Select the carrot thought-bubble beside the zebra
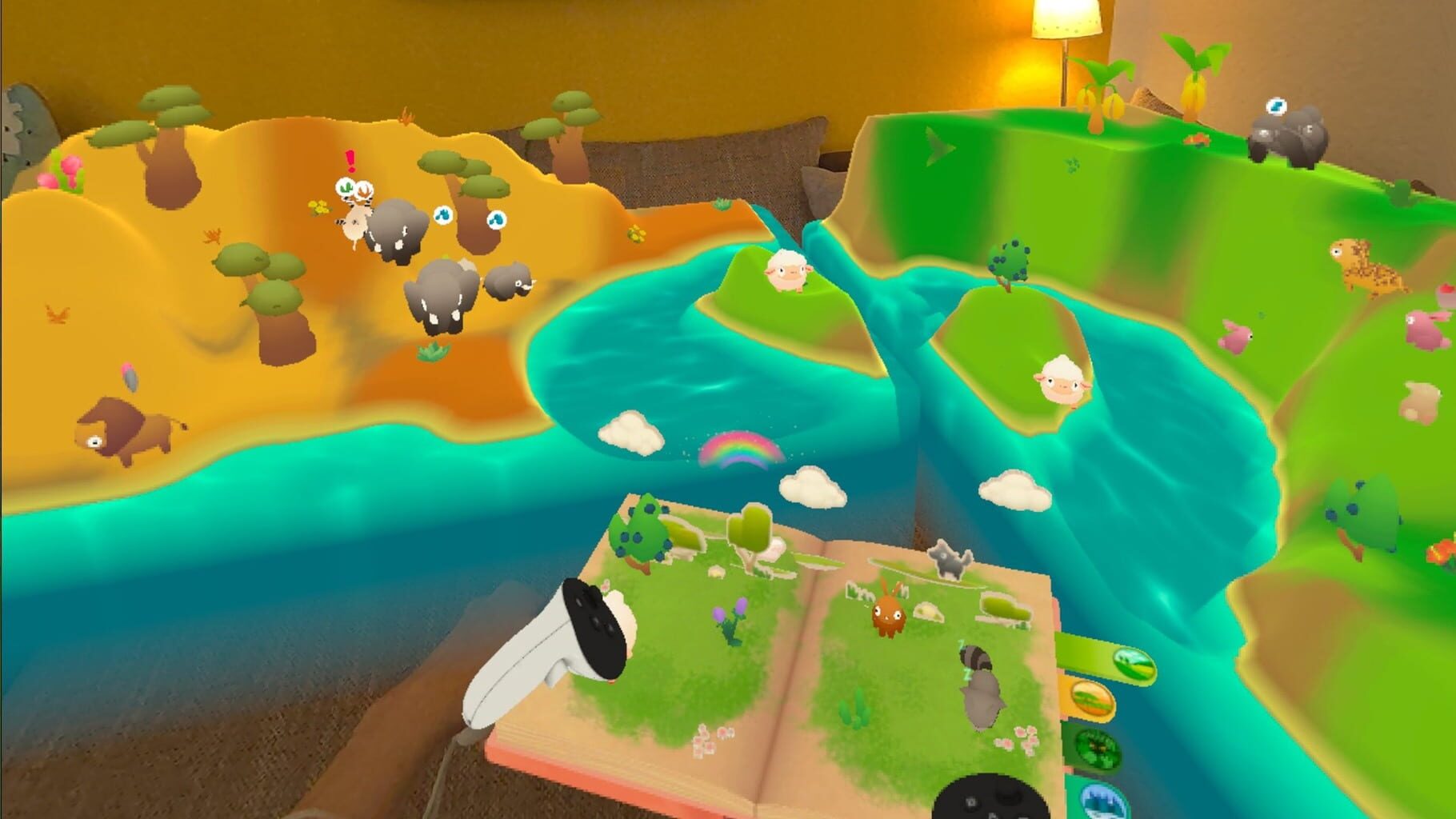 365,190
